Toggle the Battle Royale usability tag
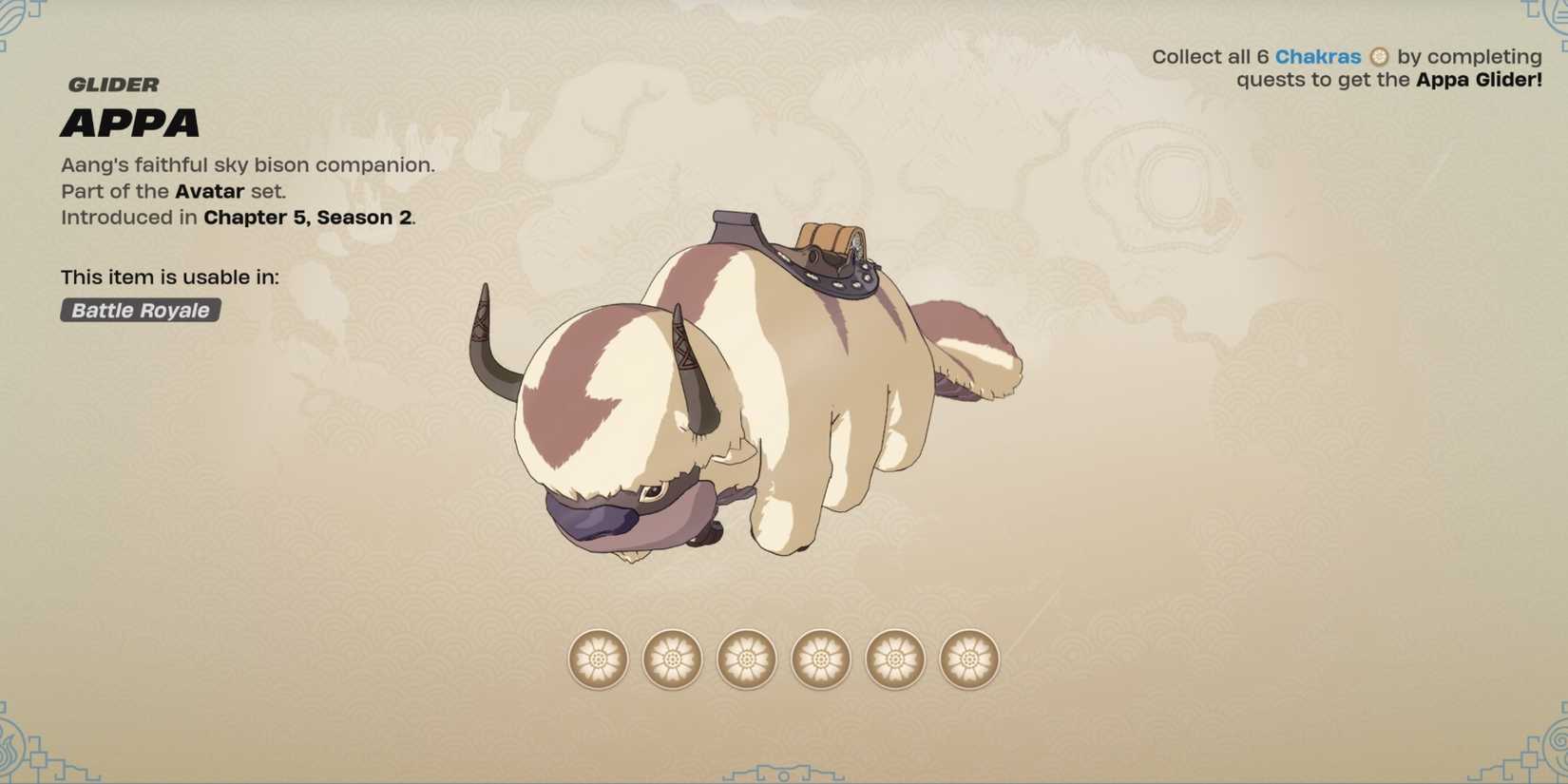The width and height of the screenshot is (1568, 784). [x=139, y=310]
